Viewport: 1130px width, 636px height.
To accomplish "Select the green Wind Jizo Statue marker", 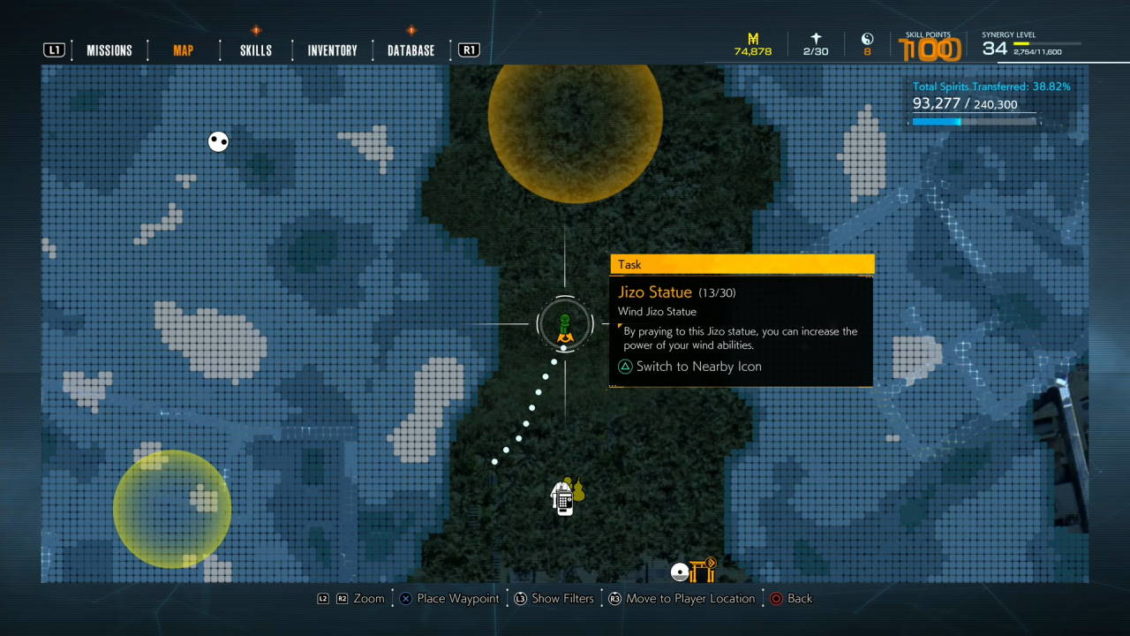I will coord(564,327).
